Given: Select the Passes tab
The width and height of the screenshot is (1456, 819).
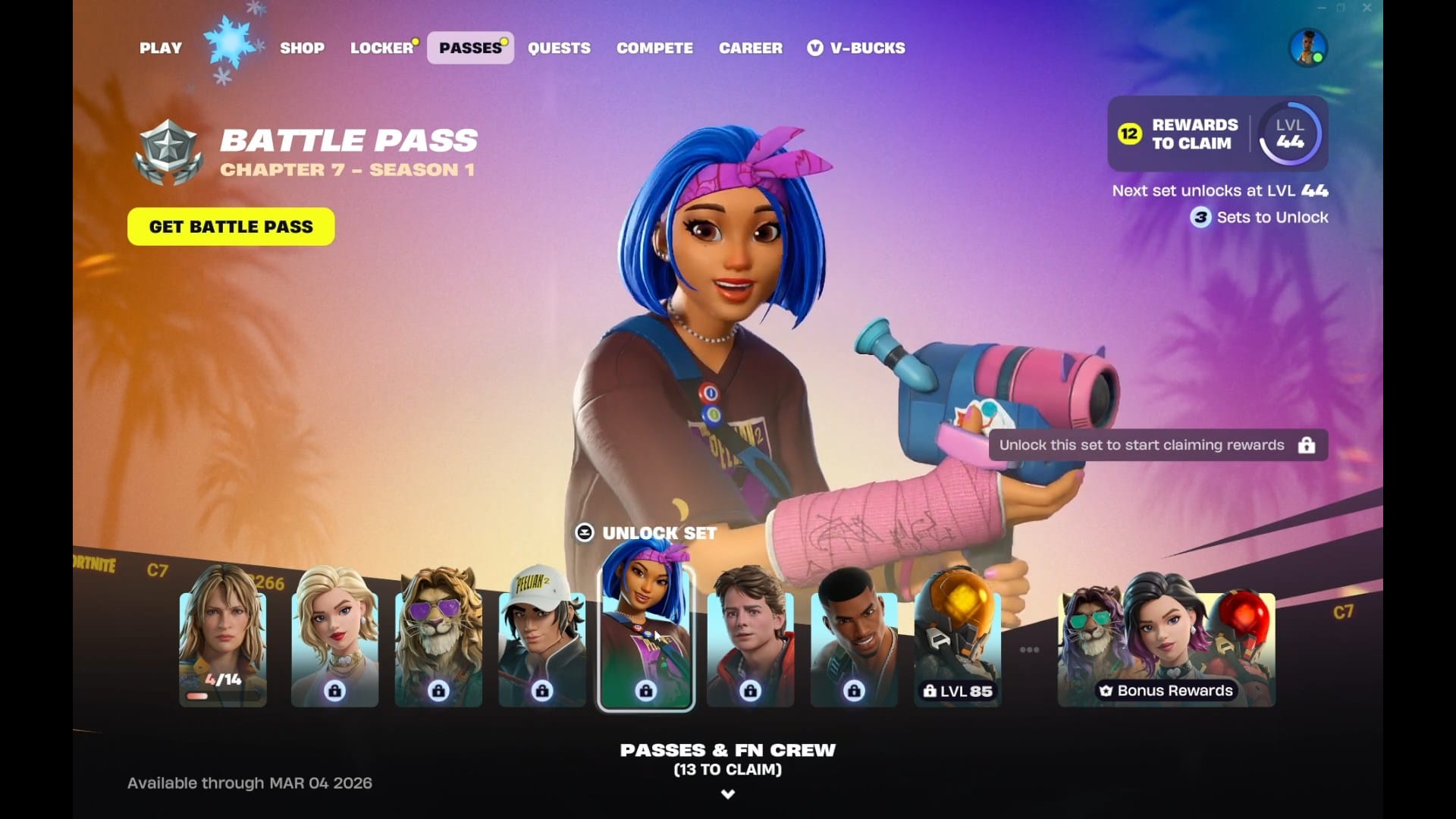Looking at the screenshot, I should (470, 48).
